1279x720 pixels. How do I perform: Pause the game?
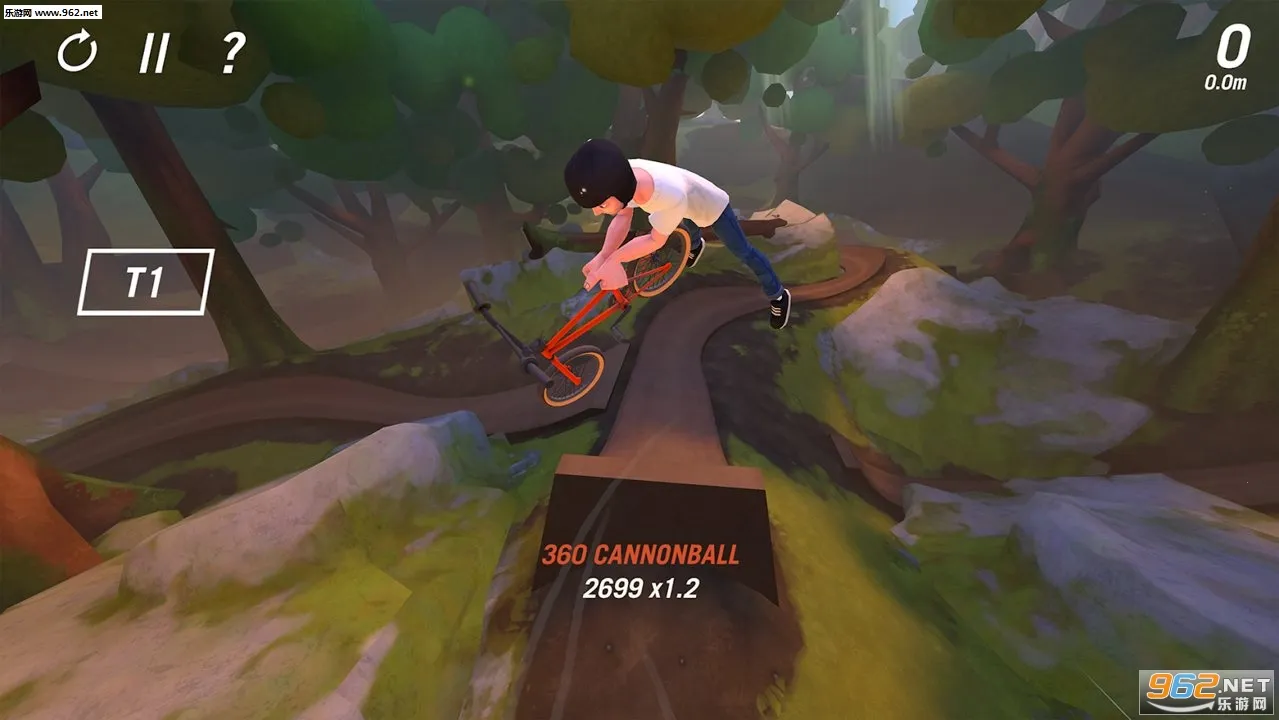[x=153, y=52]
